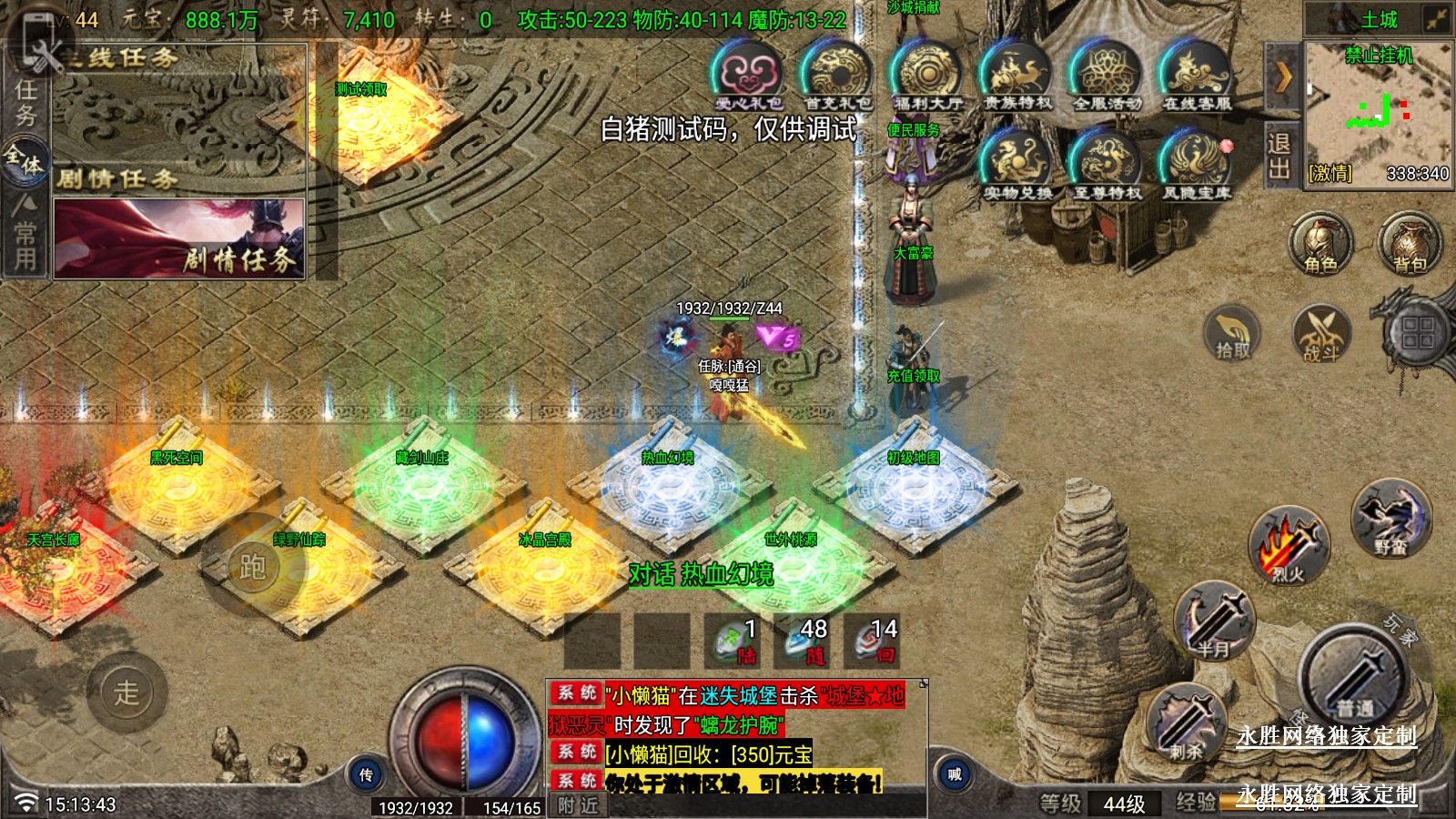Select the 附近 nearby chat channel
This screenshot has height=819, width=1456.
click(x=579, y=805)
